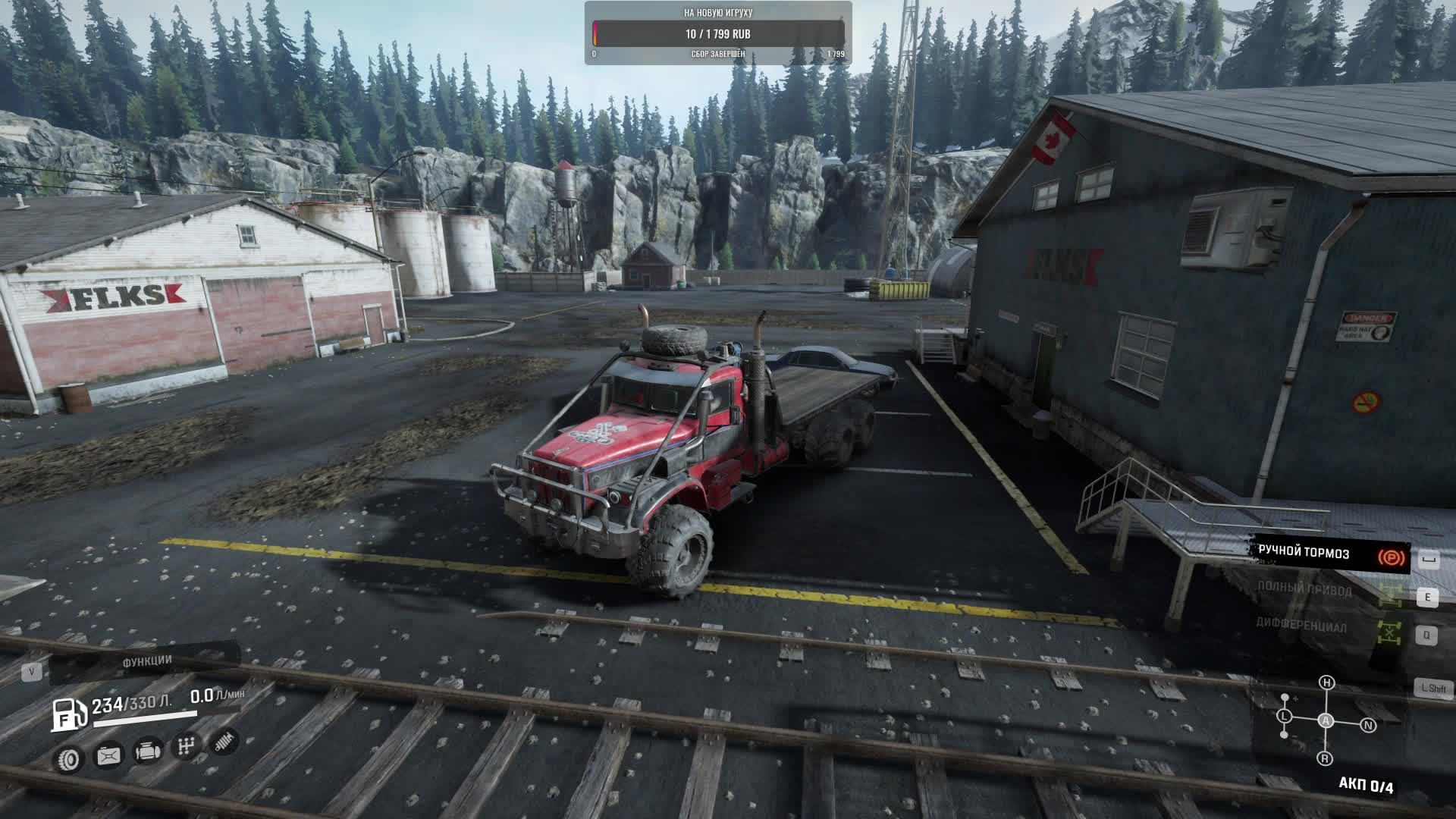This screenshot has height=819, width=1456.
Task: Shift gearbox into High gear H
Action: tap(1326, 682)
